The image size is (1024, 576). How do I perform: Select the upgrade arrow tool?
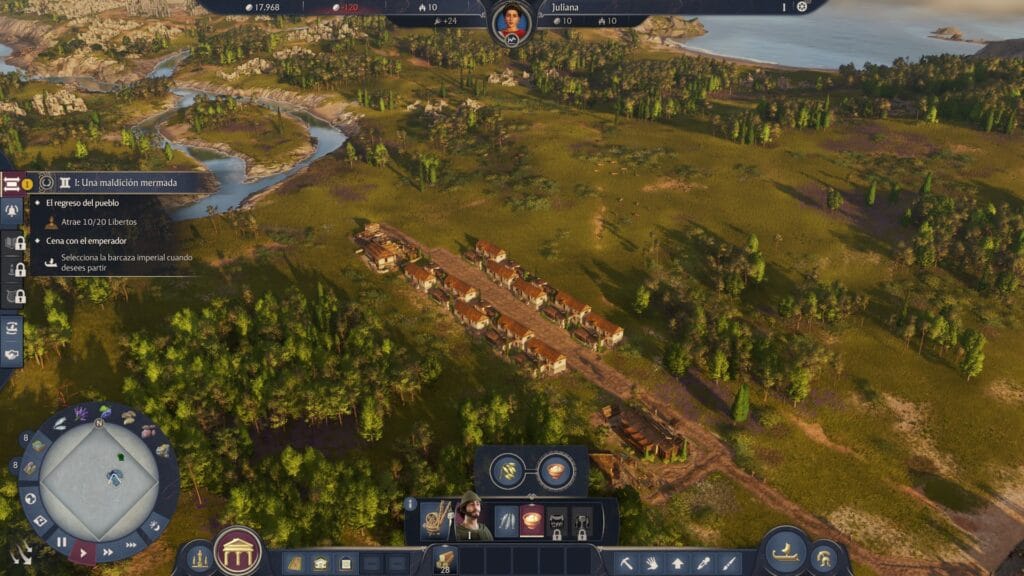pyautogui.click(x=678, y=563)
